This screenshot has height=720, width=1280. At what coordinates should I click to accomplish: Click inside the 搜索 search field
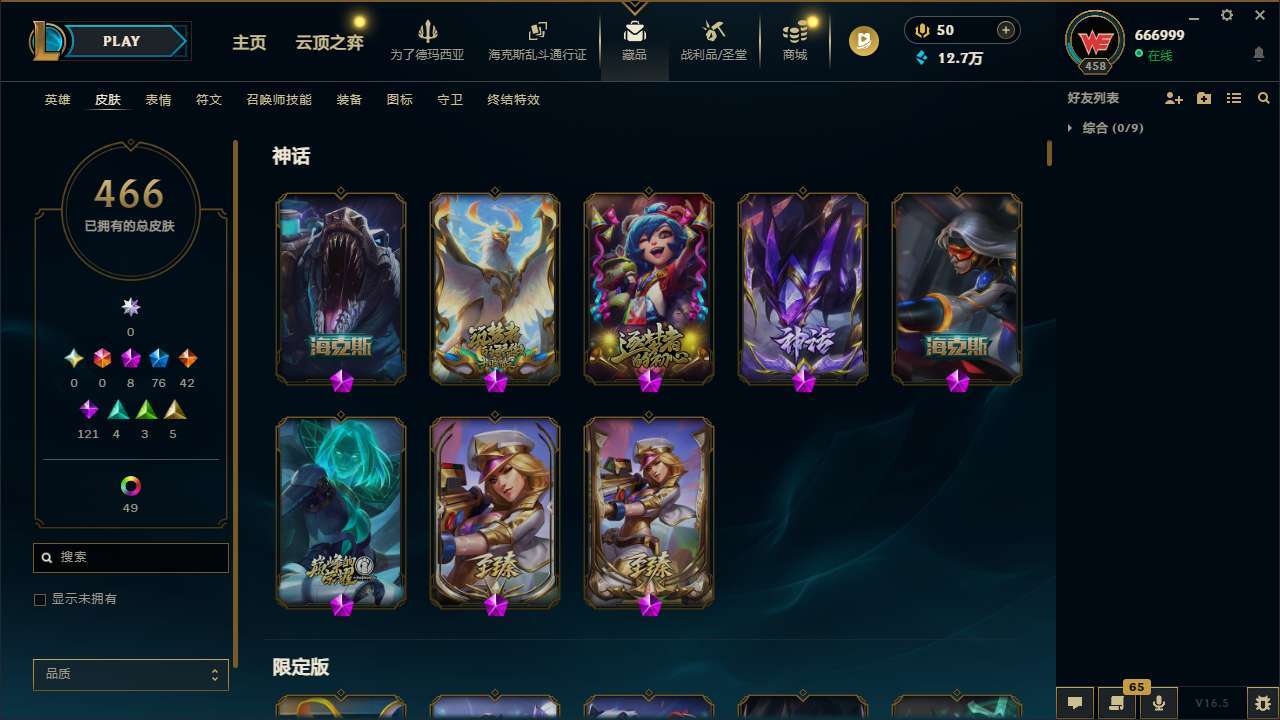pos(130,557)
